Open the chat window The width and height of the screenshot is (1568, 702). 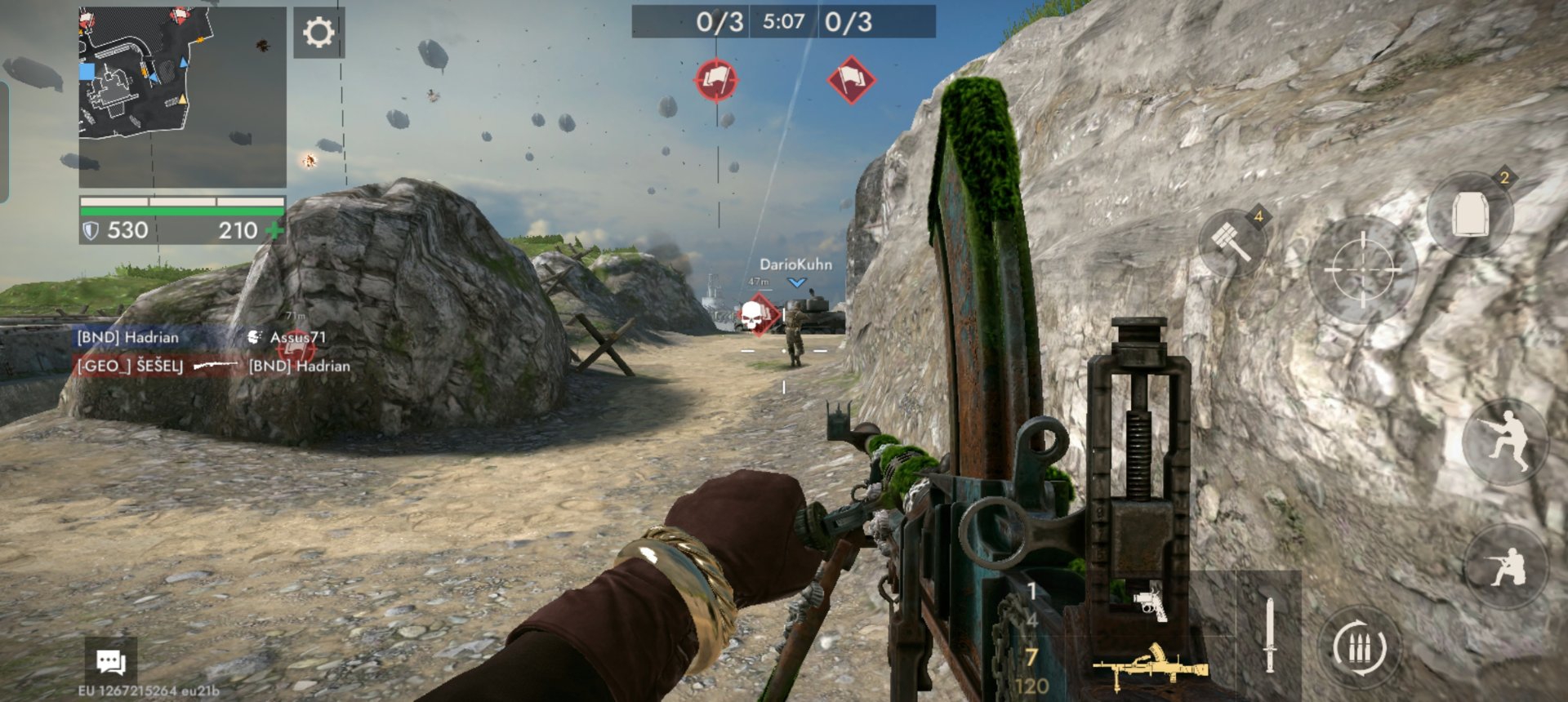[110, 661]
